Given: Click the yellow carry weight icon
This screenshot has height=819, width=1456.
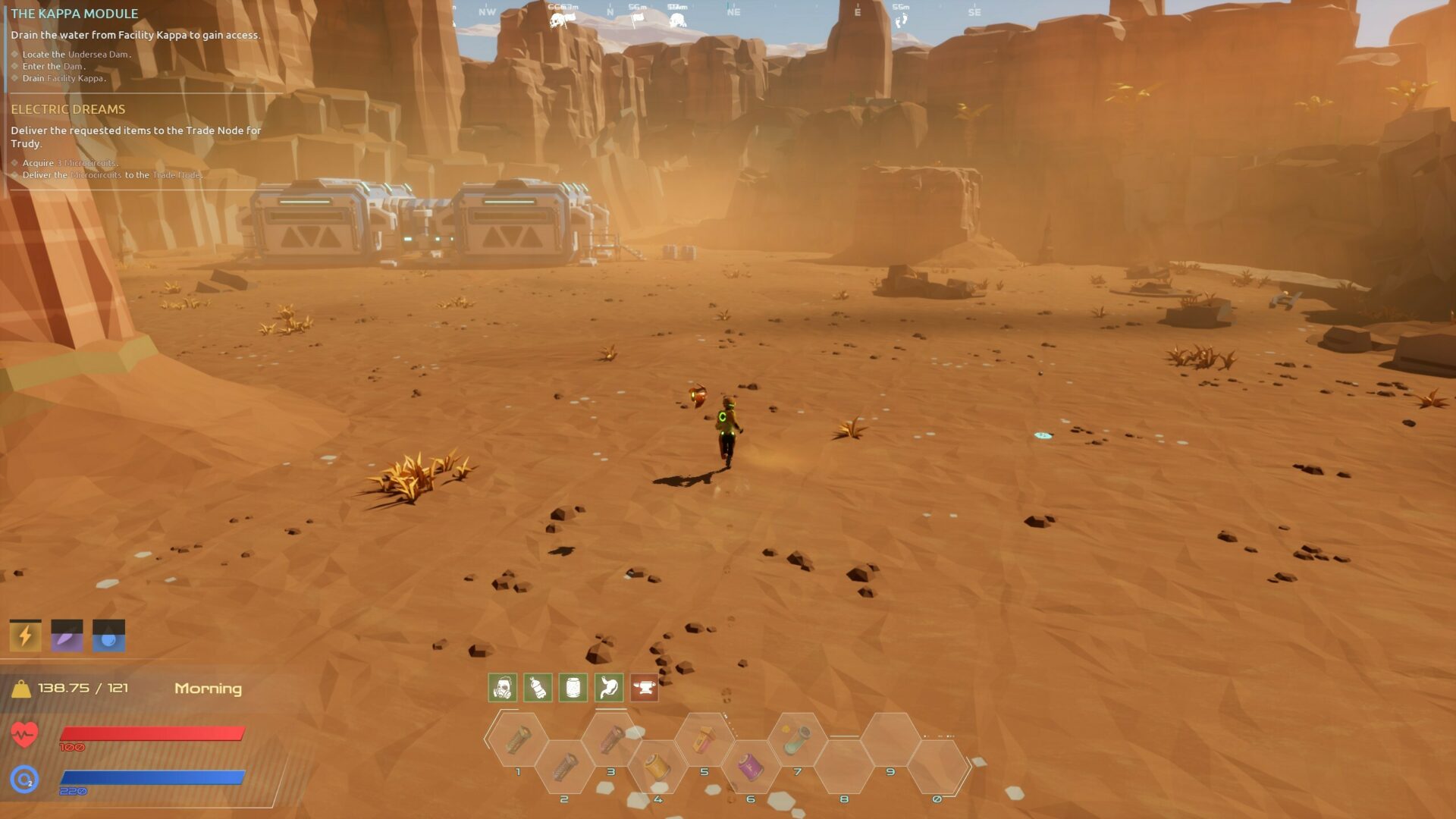Looking at the screenshot, I should pyautogui.click(x=21, y=689).
